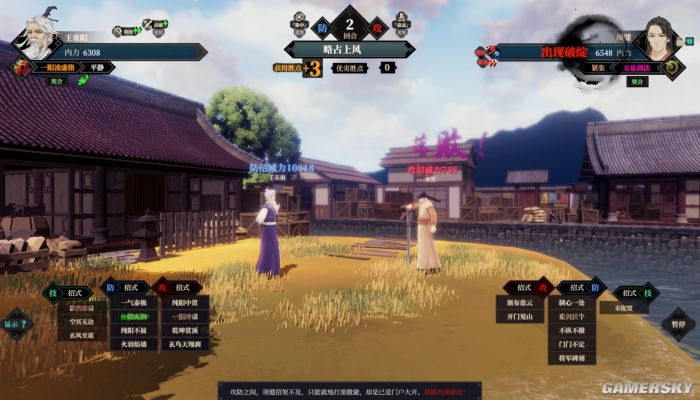Open the 提示 hint button
Viewport: 700px width, 400px height.
pos(16,324)
